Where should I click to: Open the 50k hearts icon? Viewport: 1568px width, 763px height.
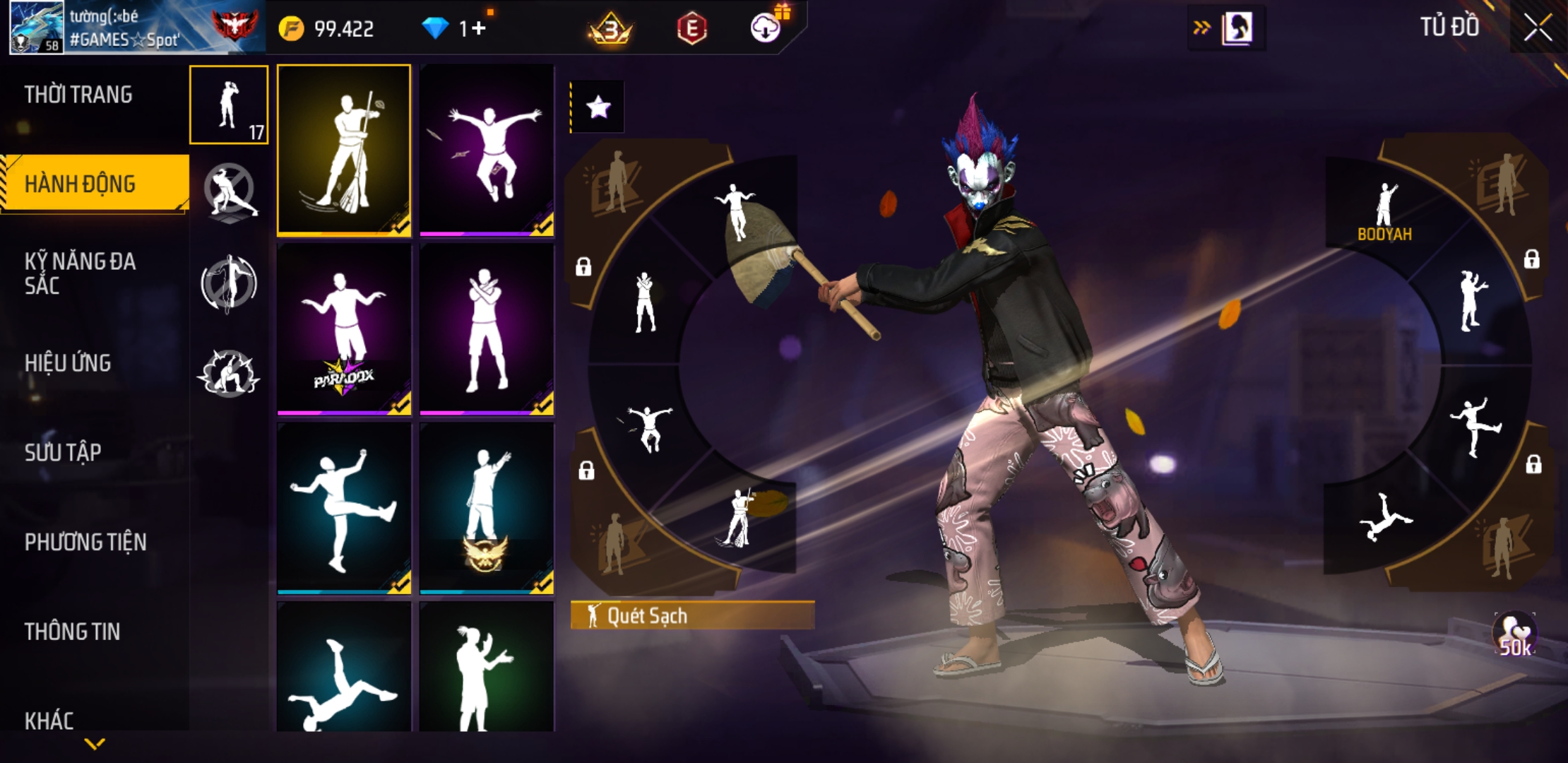tap(1514, 634)
